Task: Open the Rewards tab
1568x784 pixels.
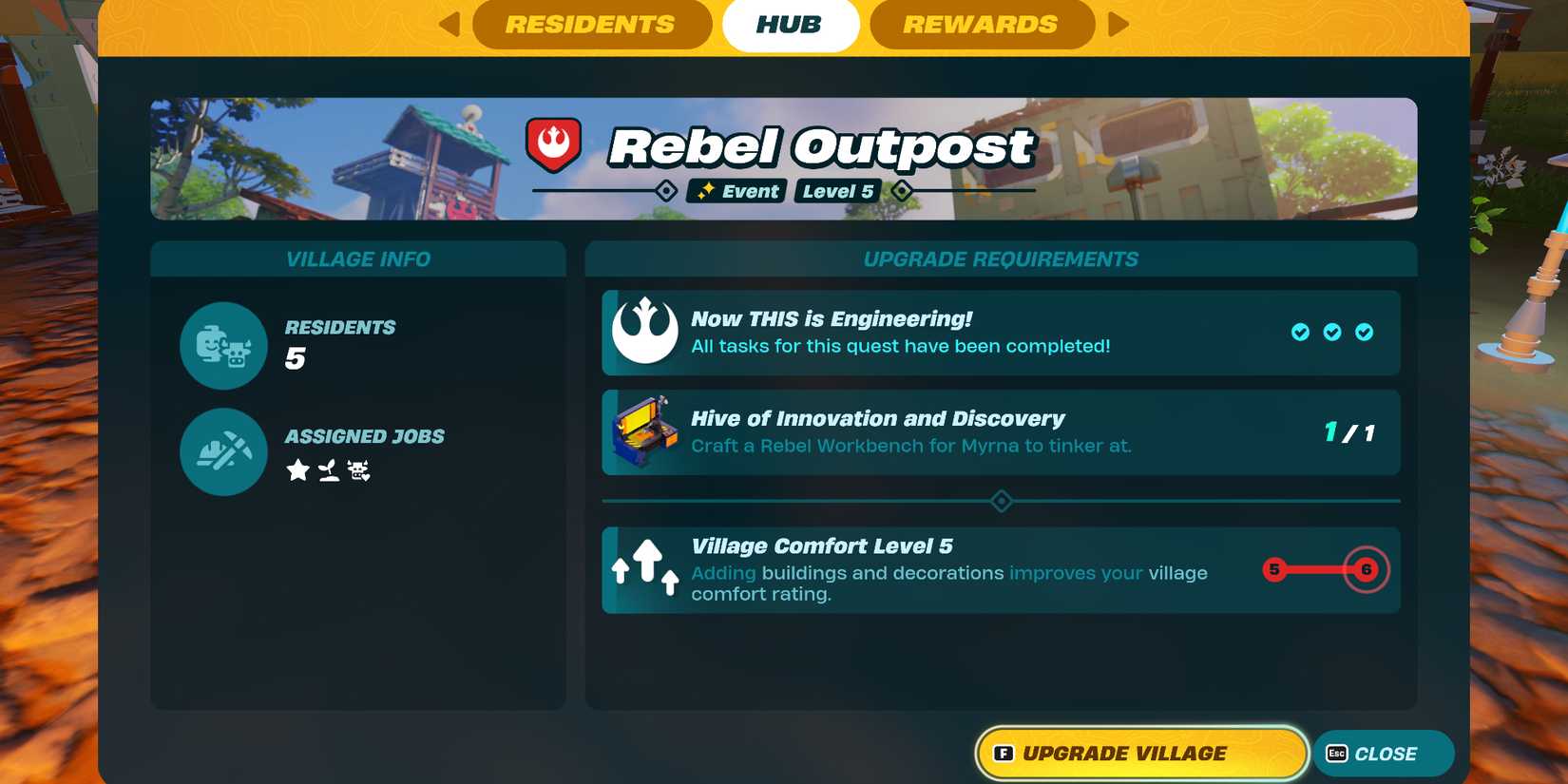Action: point(982,25)
